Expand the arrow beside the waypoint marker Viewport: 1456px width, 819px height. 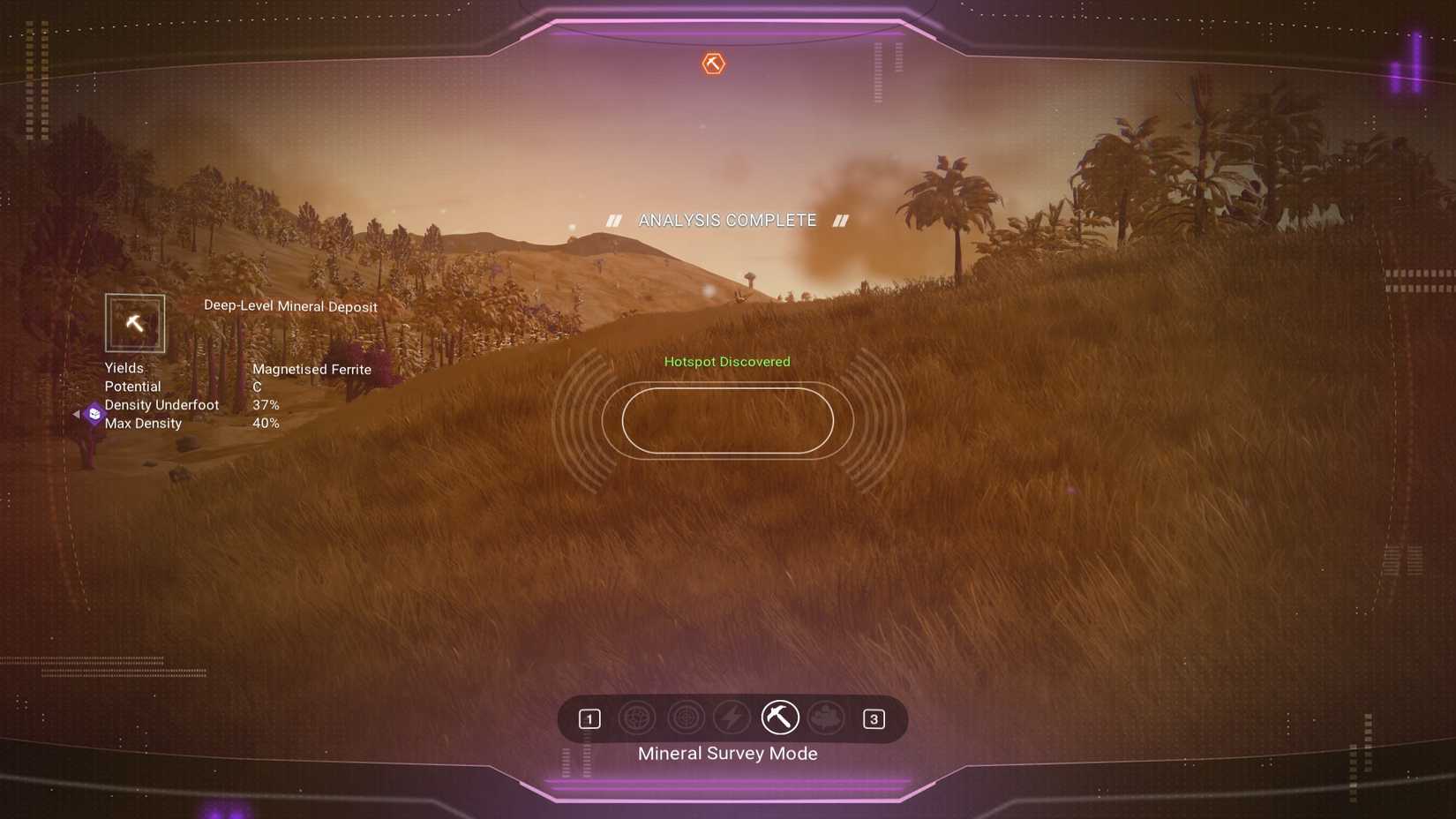[x=78, y=414]
